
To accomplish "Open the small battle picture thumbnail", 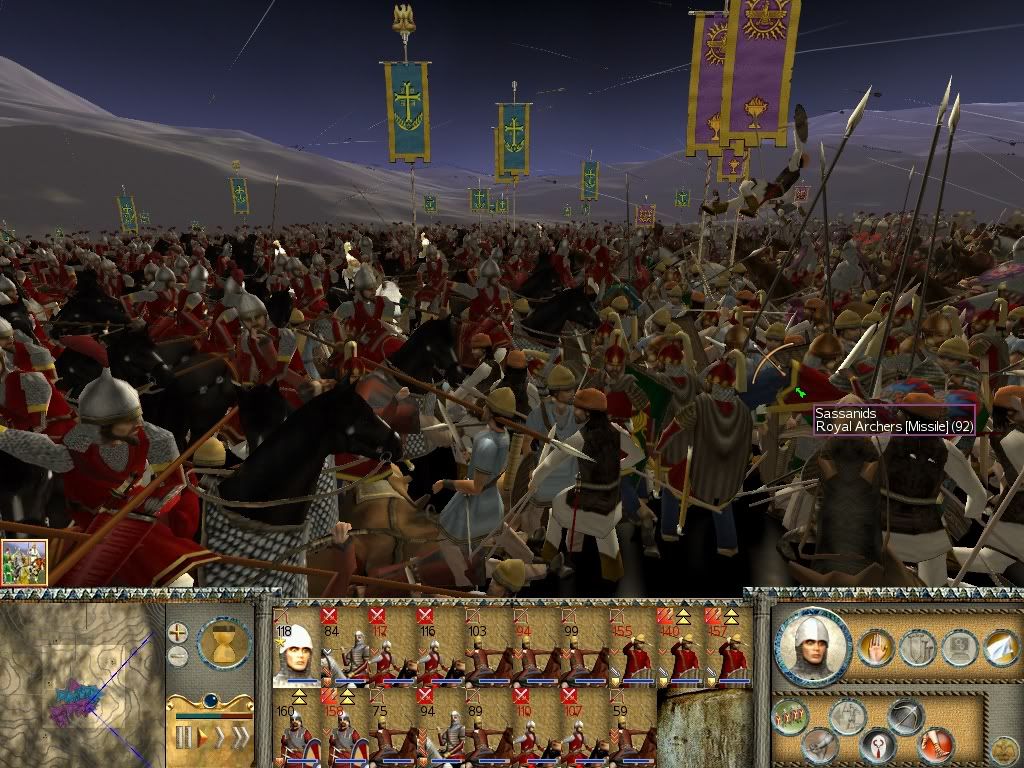I will pyautogui.click(x=24, y=562).
